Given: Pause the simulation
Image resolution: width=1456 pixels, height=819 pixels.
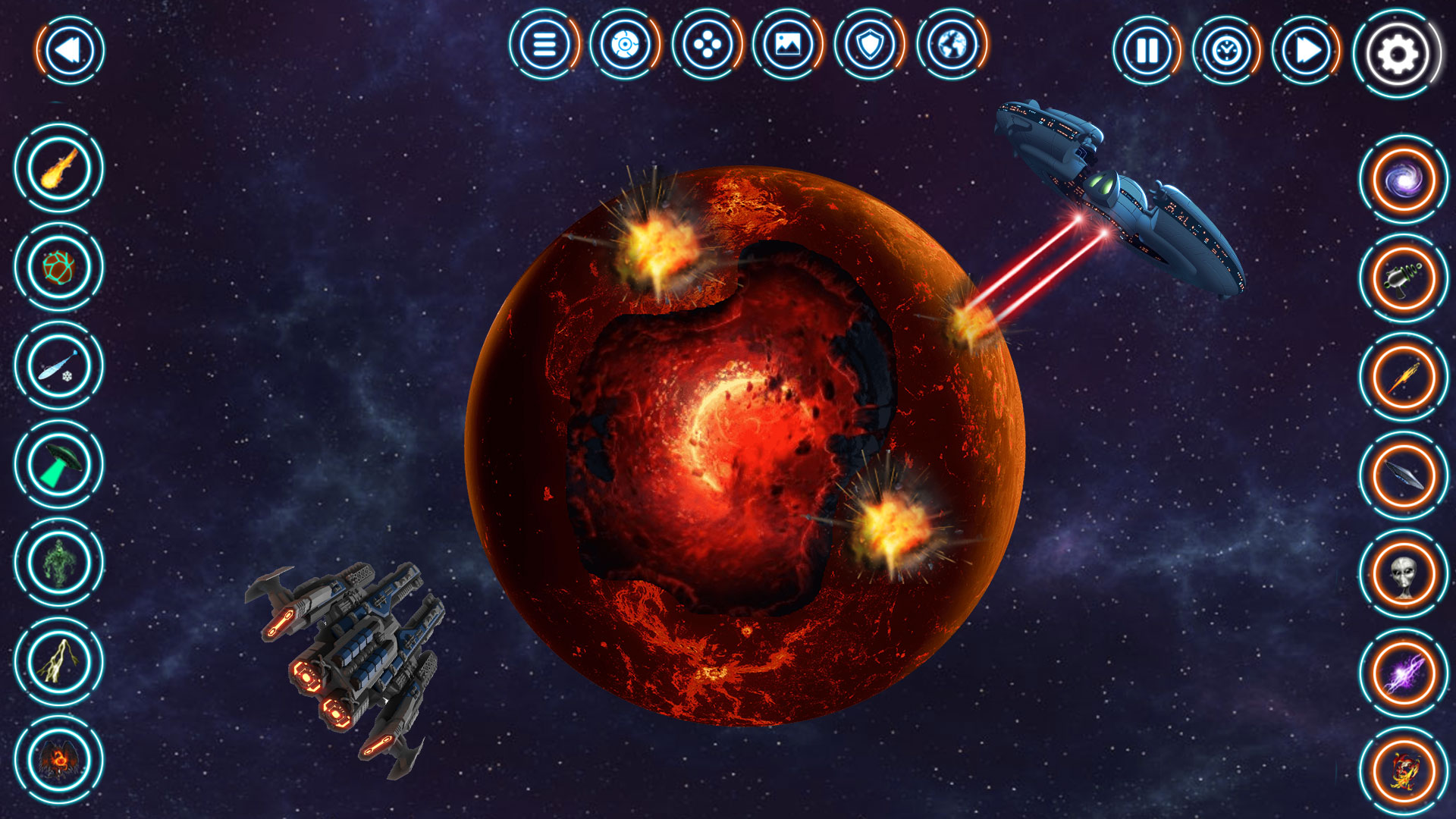Looking at the screenshot, I should point(1147,52).
